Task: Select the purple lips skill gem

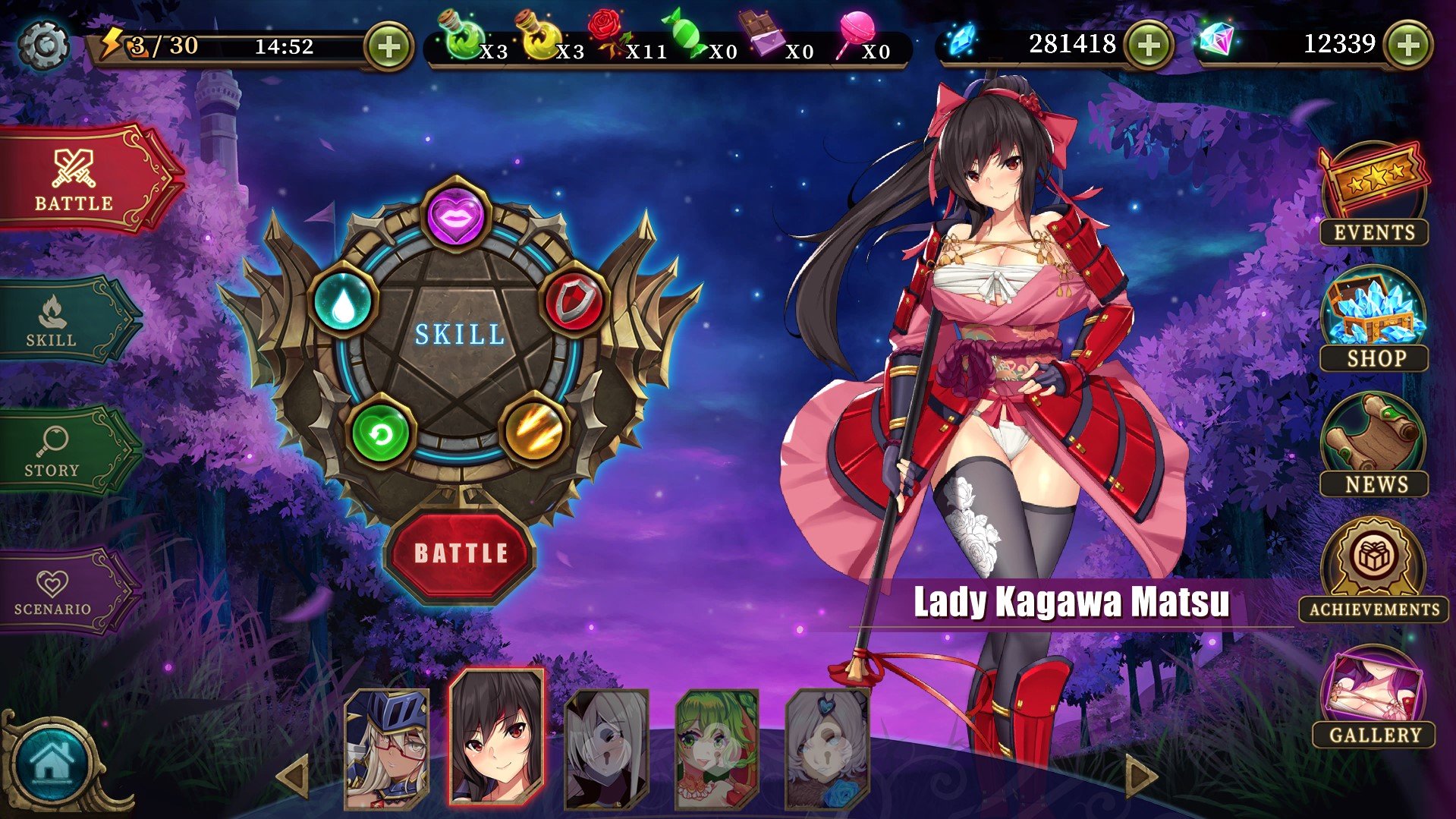Action: click(455, 213)
